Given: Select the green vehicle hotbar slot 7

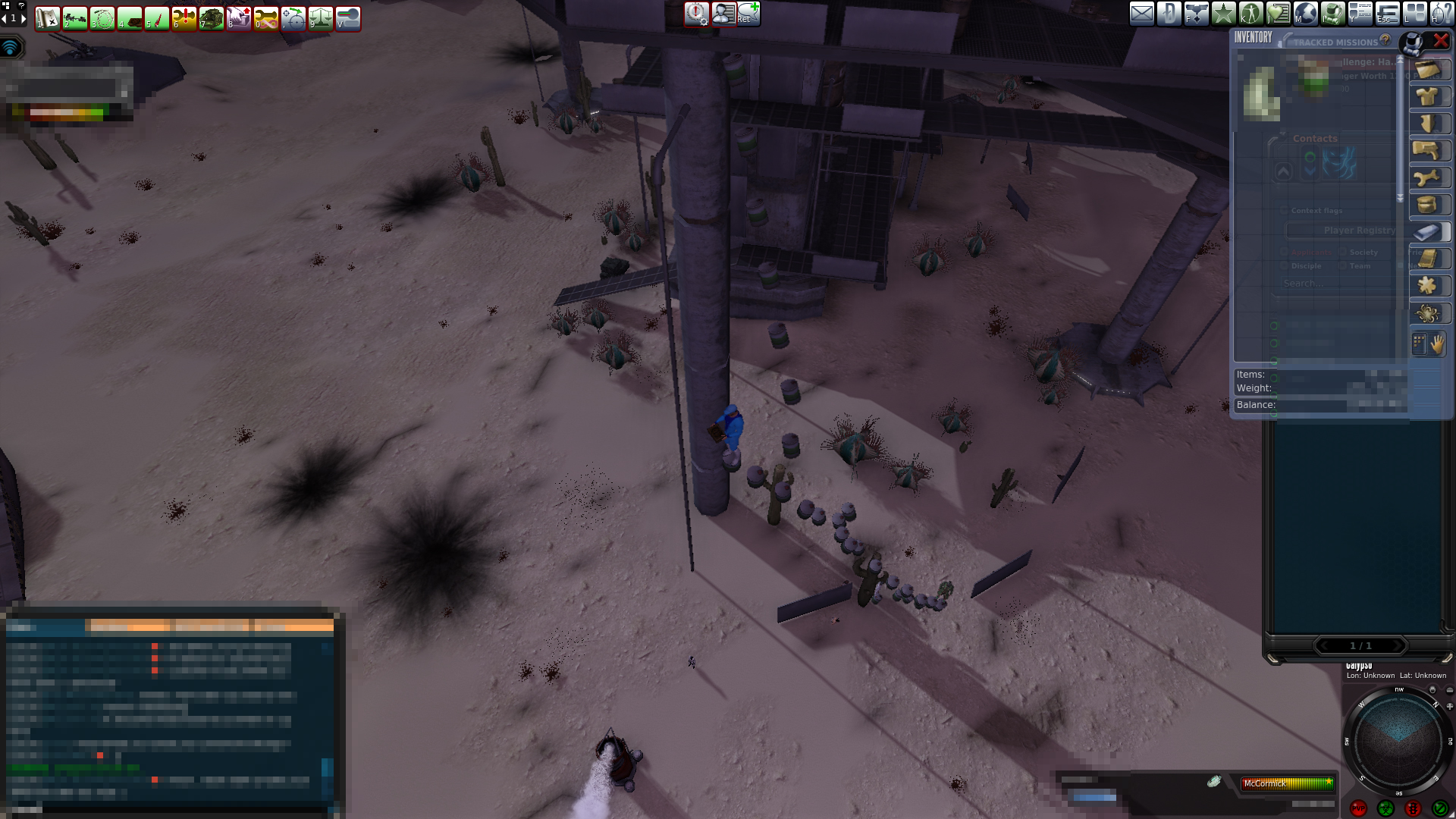Looking at the screenshot, I should (x=212, y=18).
